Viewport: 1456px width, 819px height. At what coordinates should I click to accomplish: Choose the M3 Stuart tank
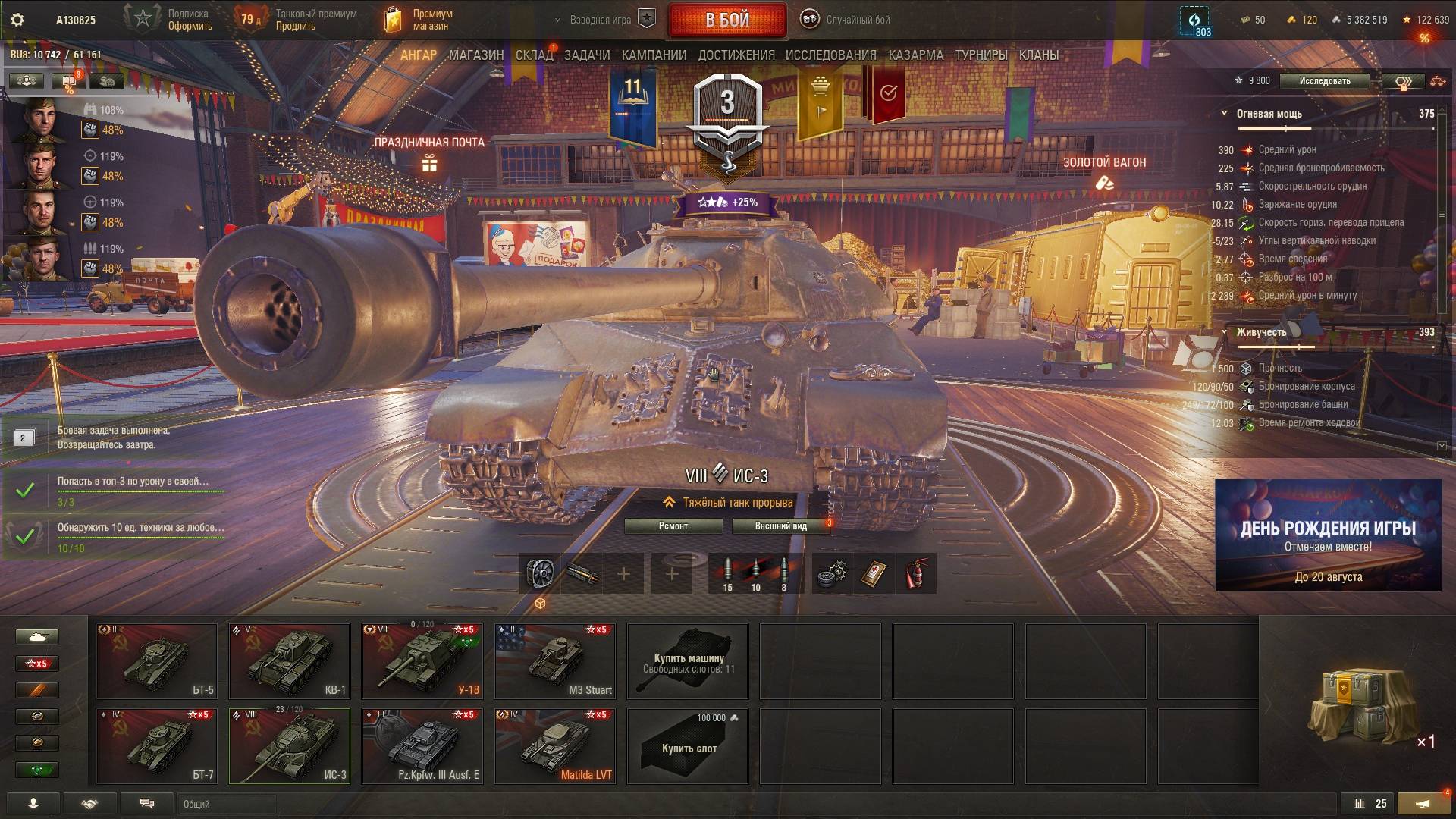pyautogui.click(x=554, y=661)
